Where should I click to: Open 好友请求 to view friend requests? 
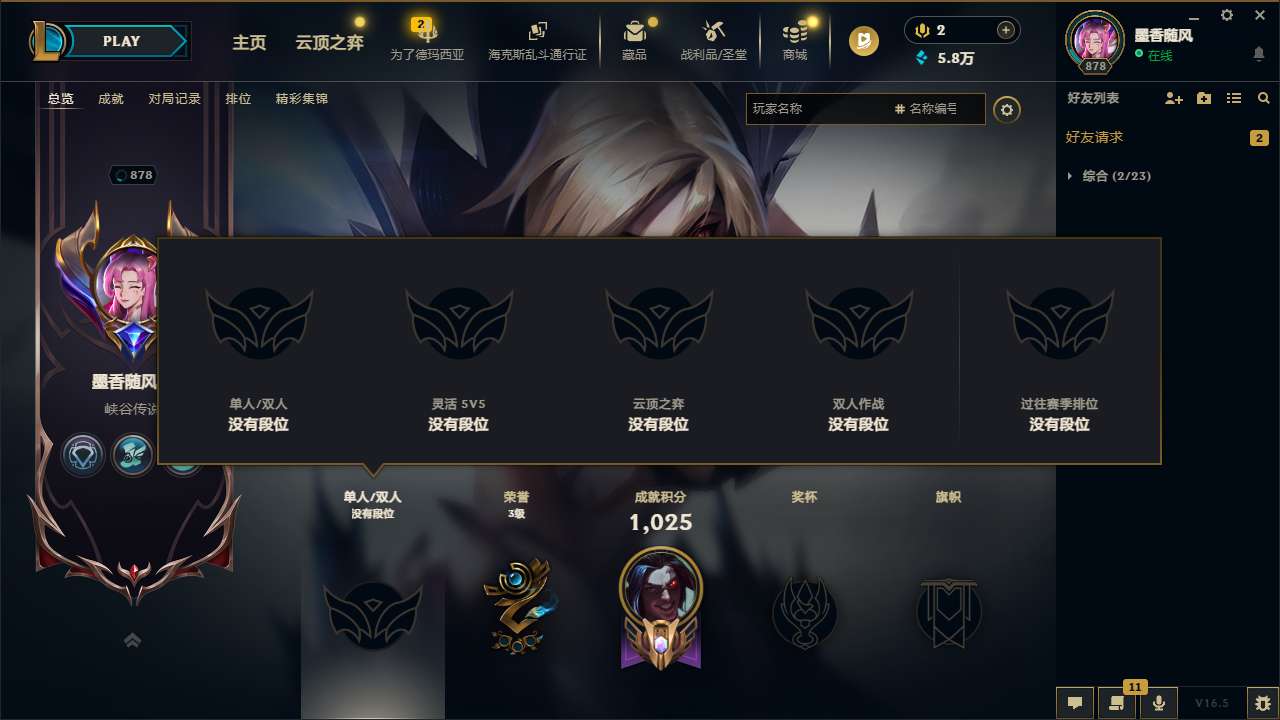pyautogui.click(x=1095, y=137)
